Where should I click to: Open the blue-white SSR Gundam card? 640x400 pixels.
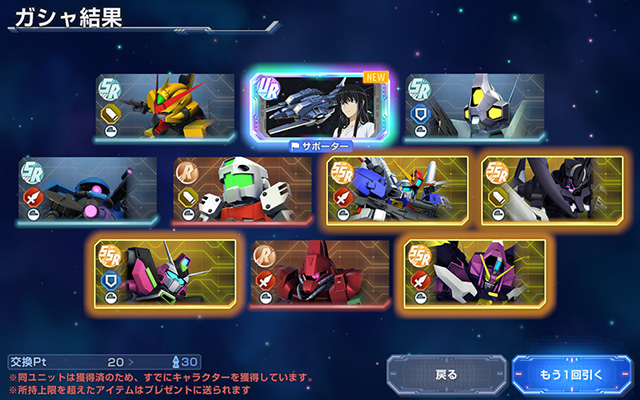[397, 188]
